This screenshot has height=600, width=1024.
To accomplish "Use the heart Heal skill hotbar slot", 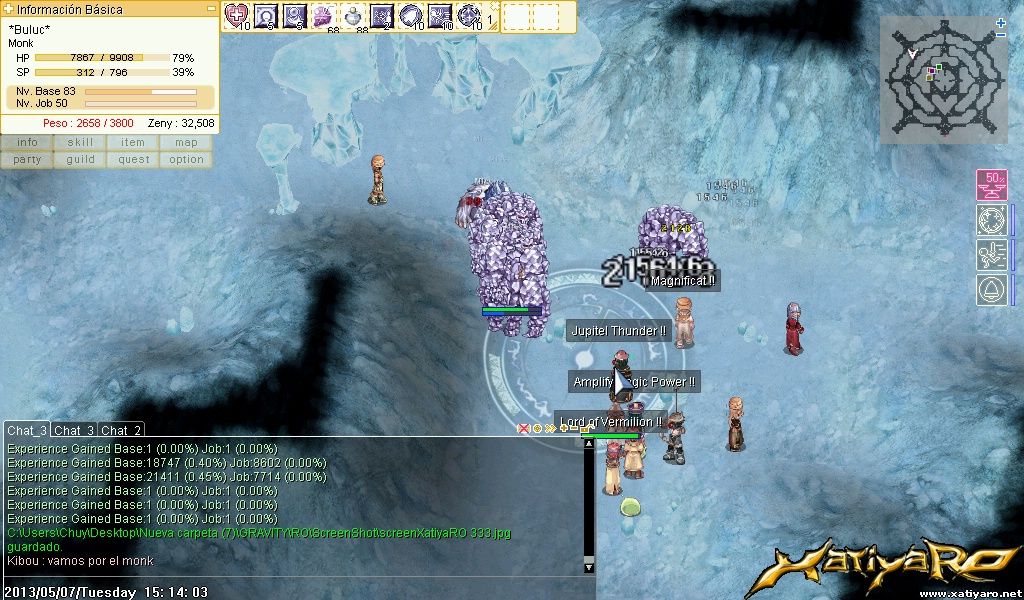I will [237, 15].
